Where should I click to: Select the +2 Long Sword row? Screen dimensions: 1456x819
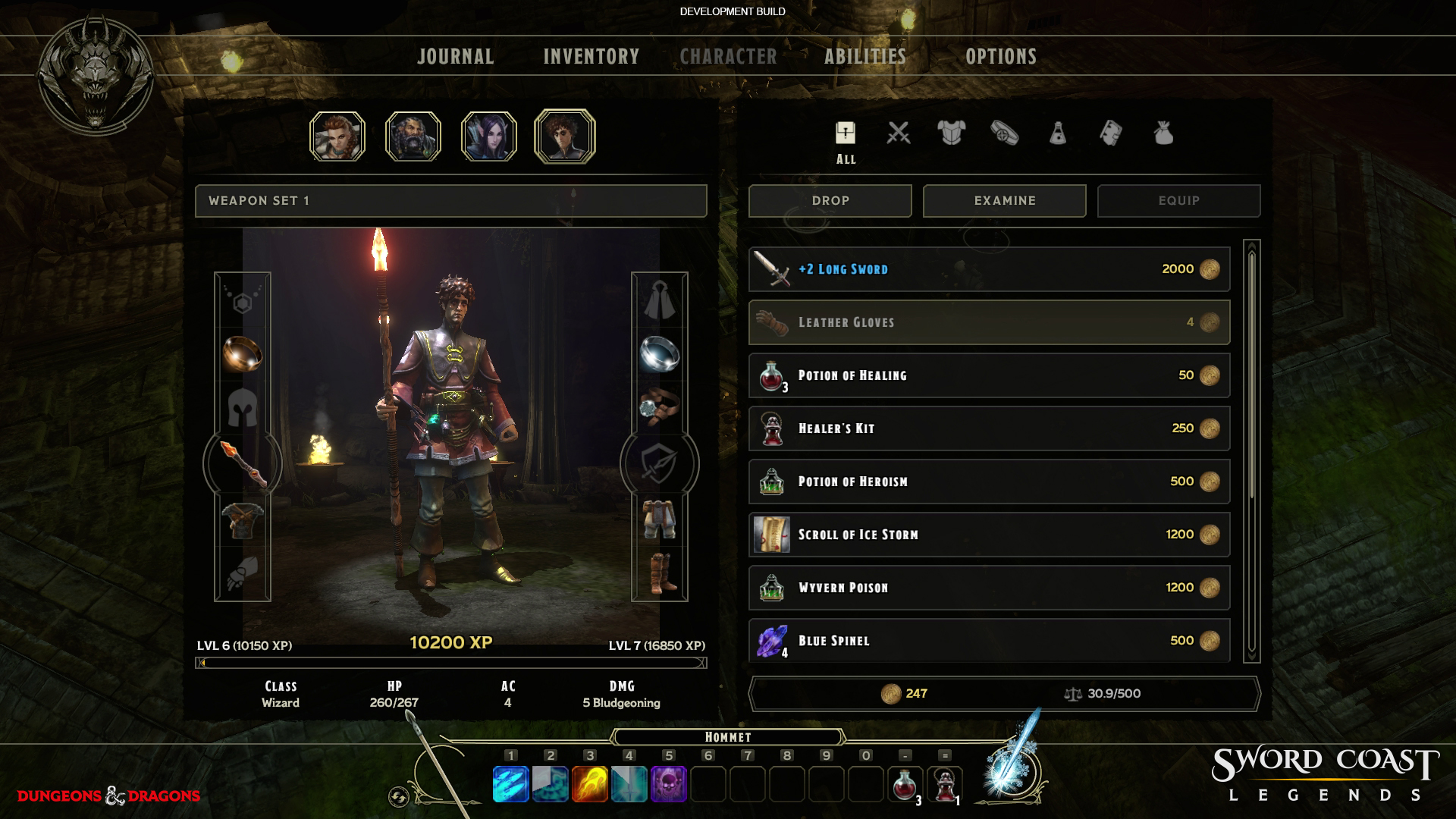[x=988, y=269]
